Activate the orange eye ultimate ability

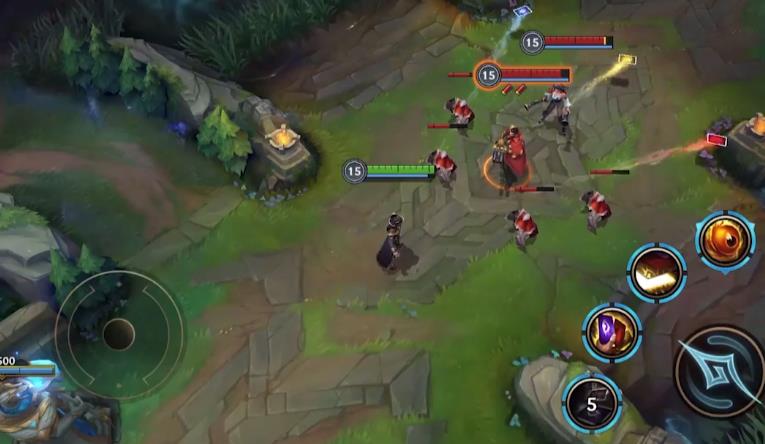pyautogui.click(x=725, y=242)
